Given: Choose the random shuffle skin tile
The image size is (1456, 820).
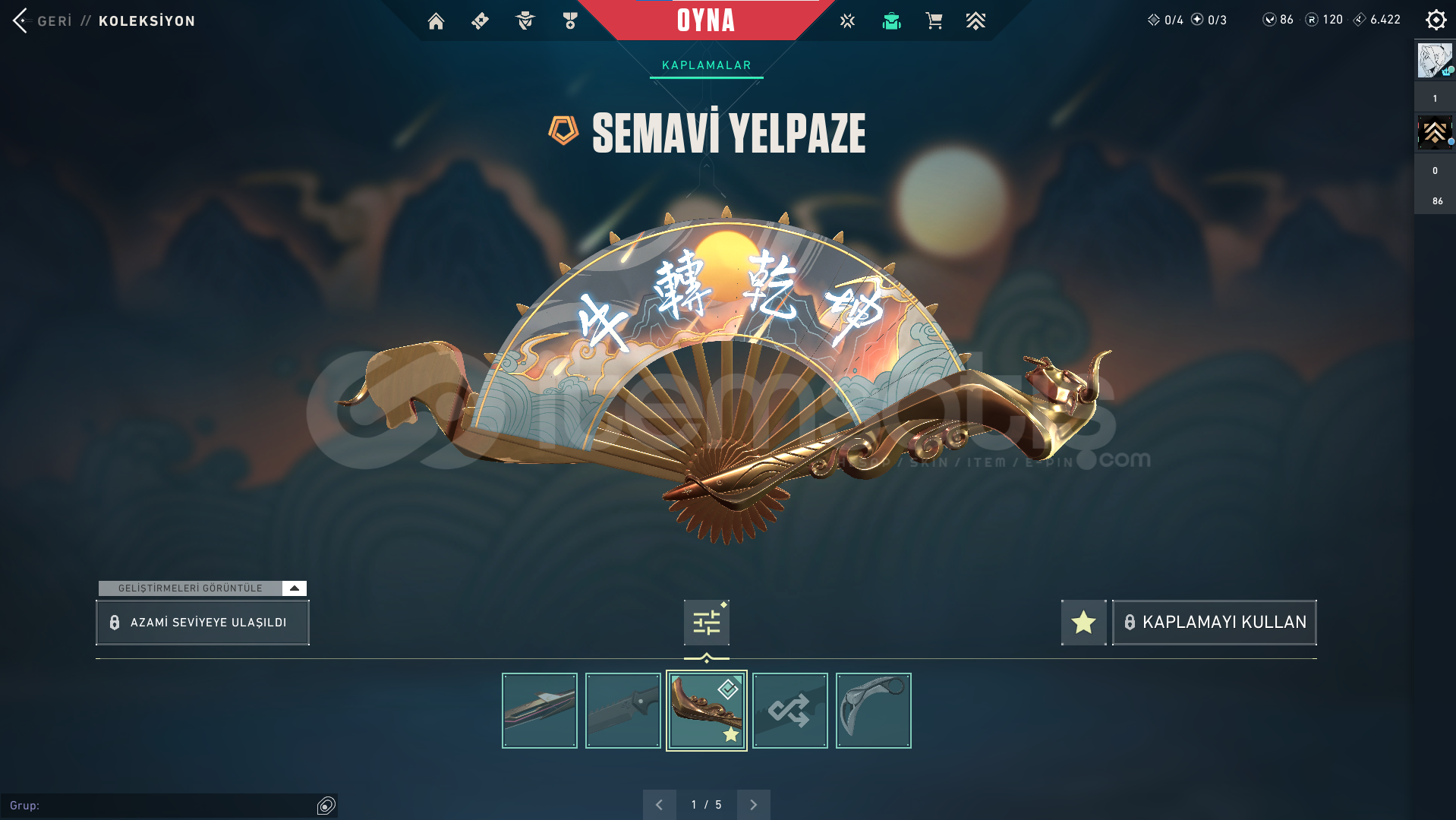Looking at the screenshot, I should (789, 711).
